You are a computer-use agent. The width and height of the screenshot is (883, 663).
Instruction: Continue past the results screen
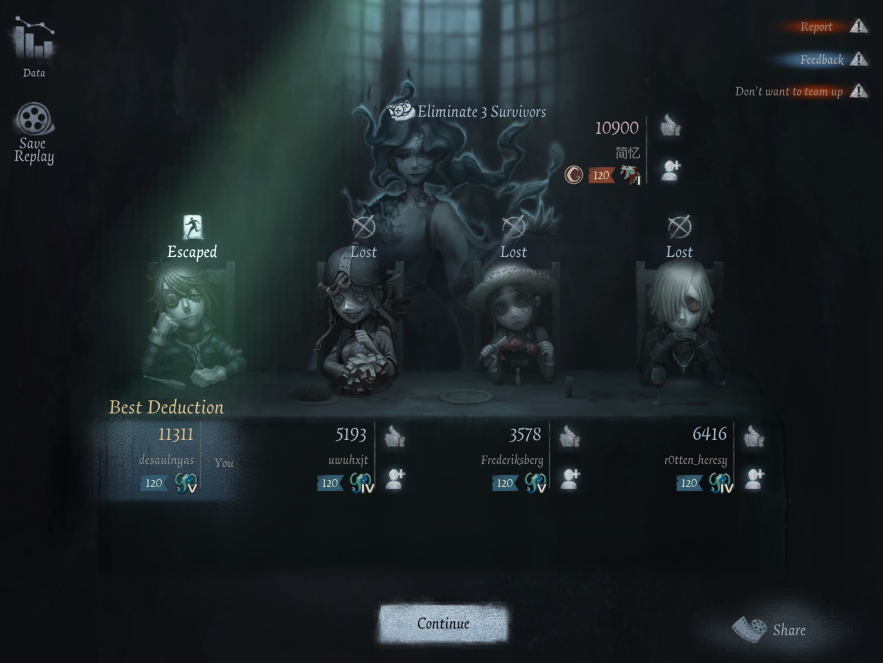[443, 624]
